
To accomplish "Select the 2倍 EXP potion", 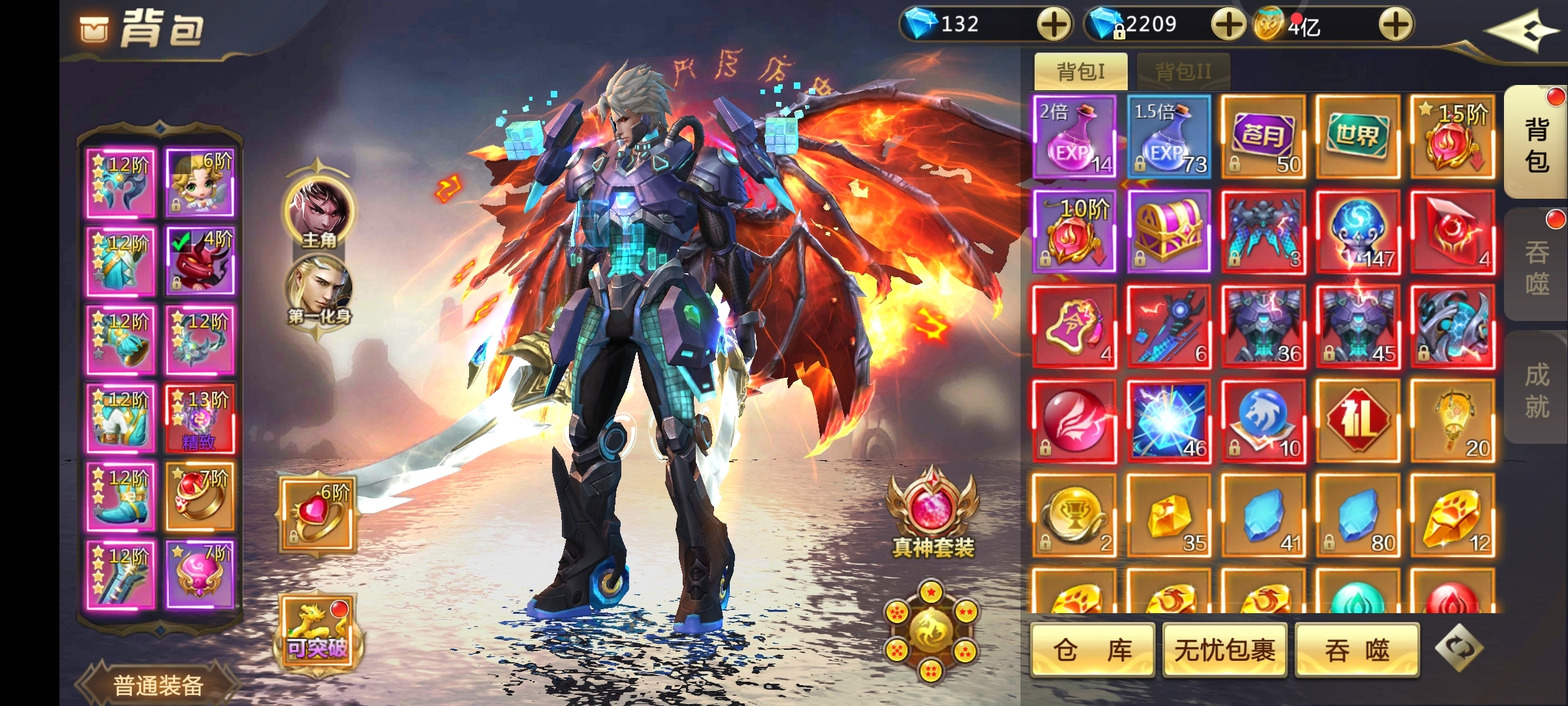I will point(1075,137).
